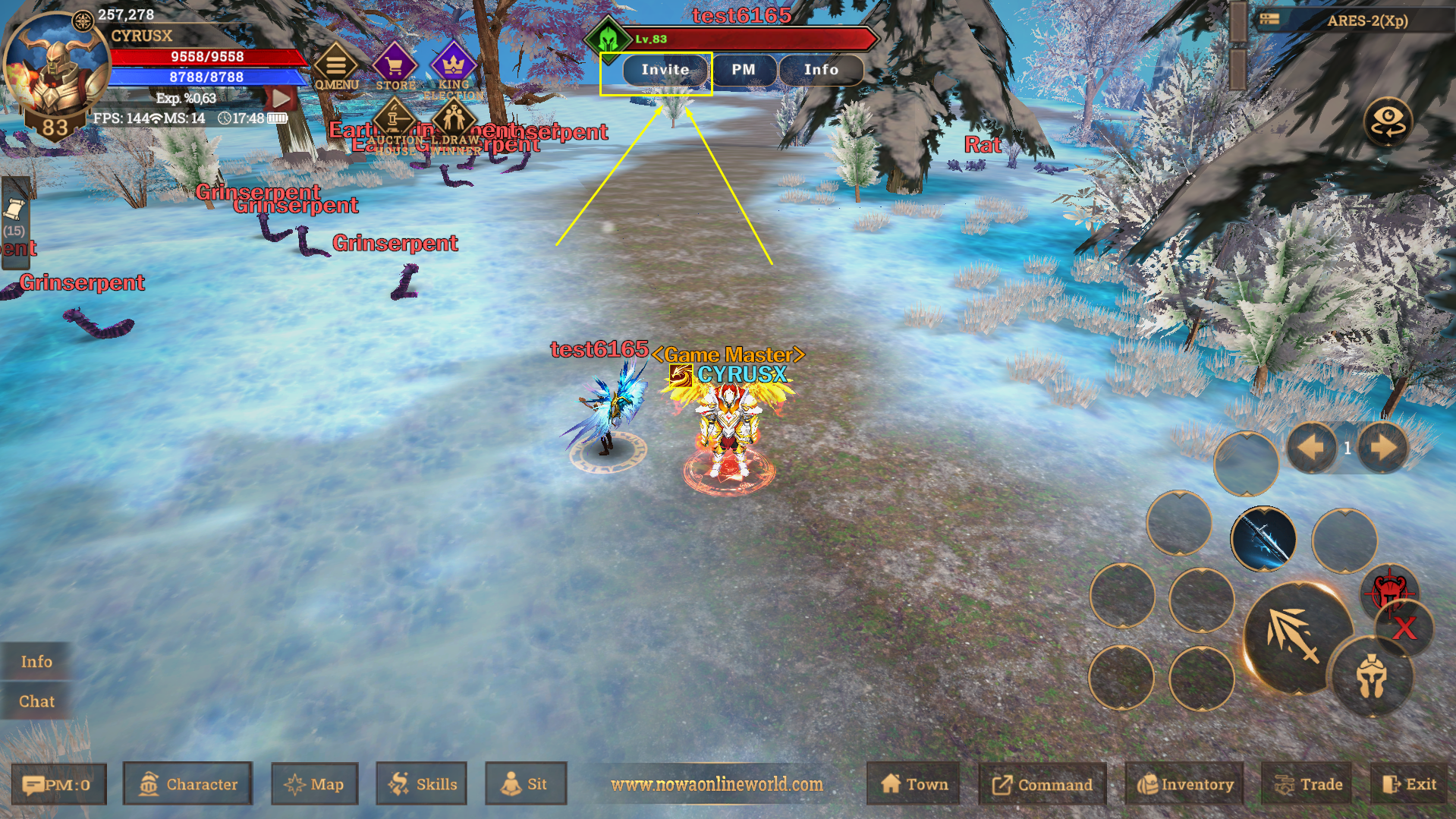Toggle sitting with the Sit button

coord(526,784)
